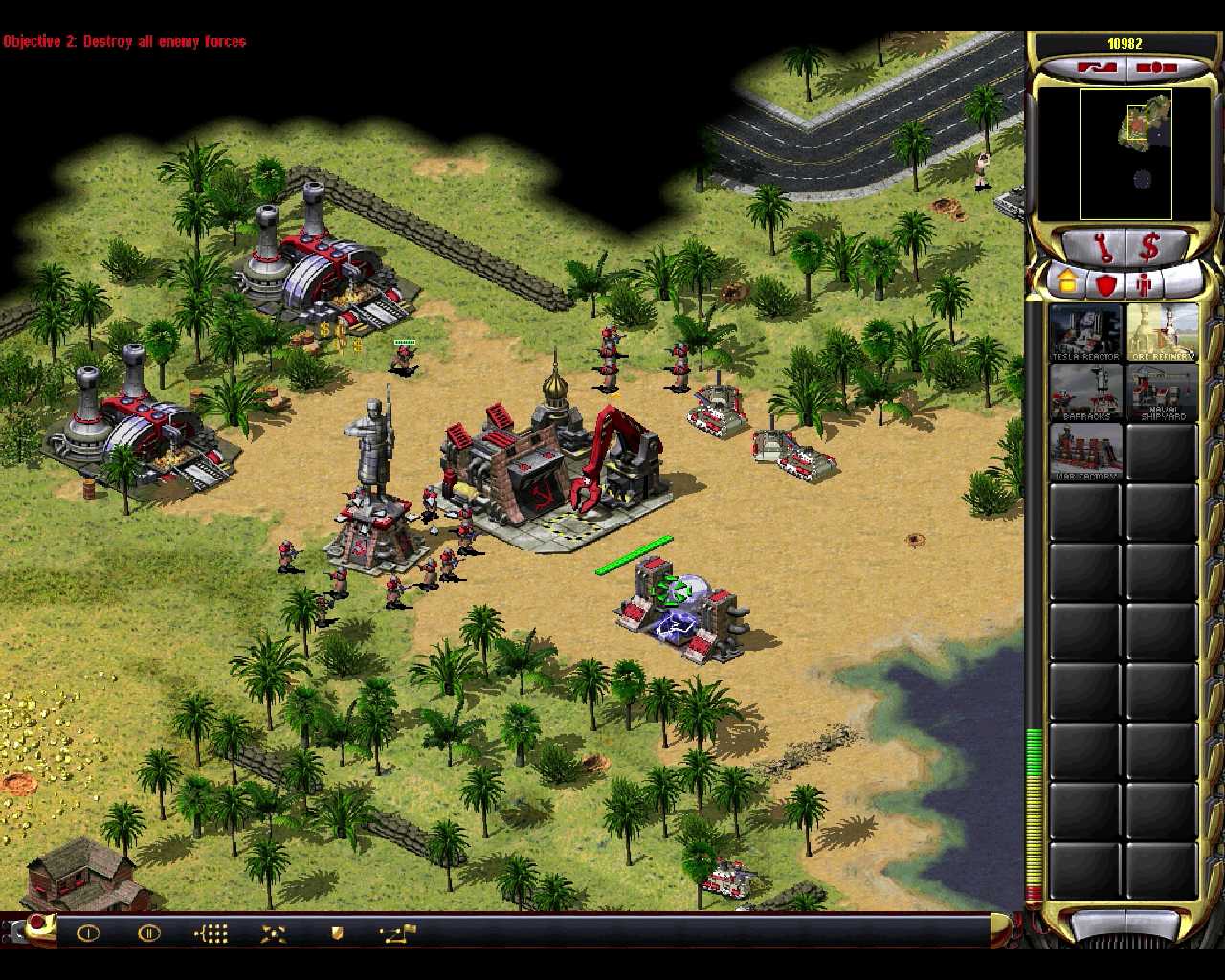Show the infantry tab with soldier icon

tap(1143, 284)
